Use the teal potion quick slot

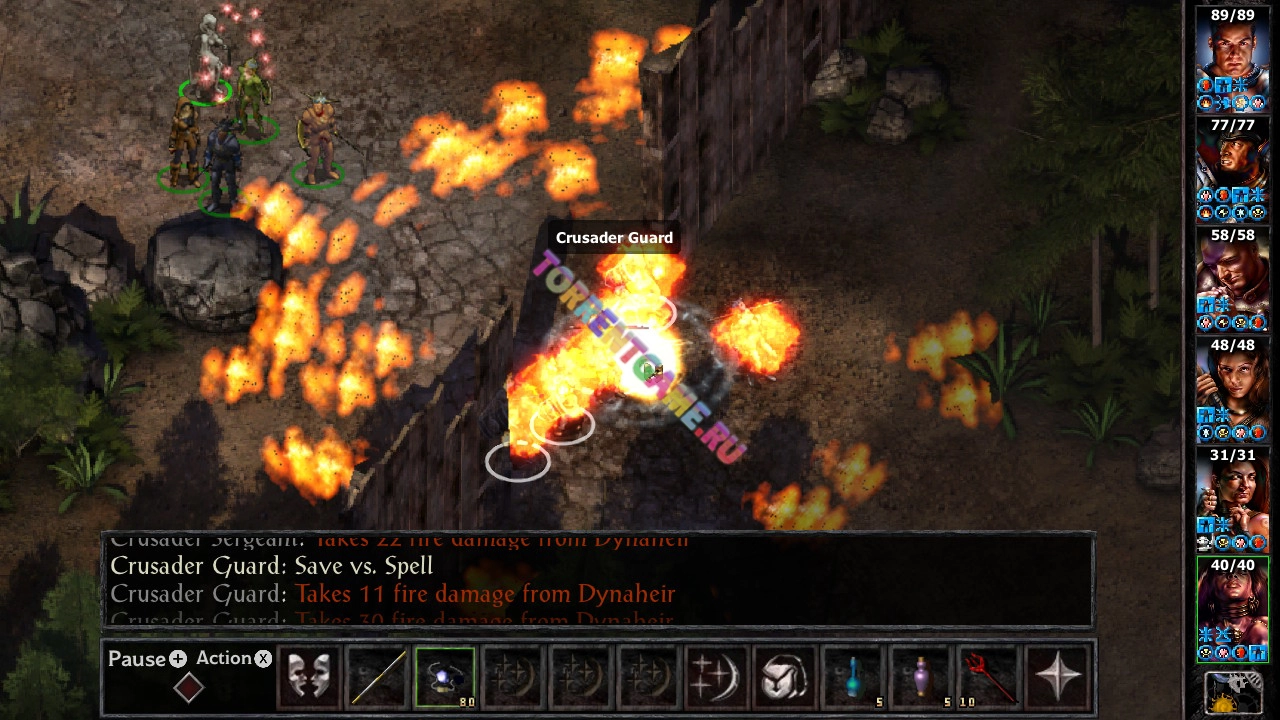853,677
